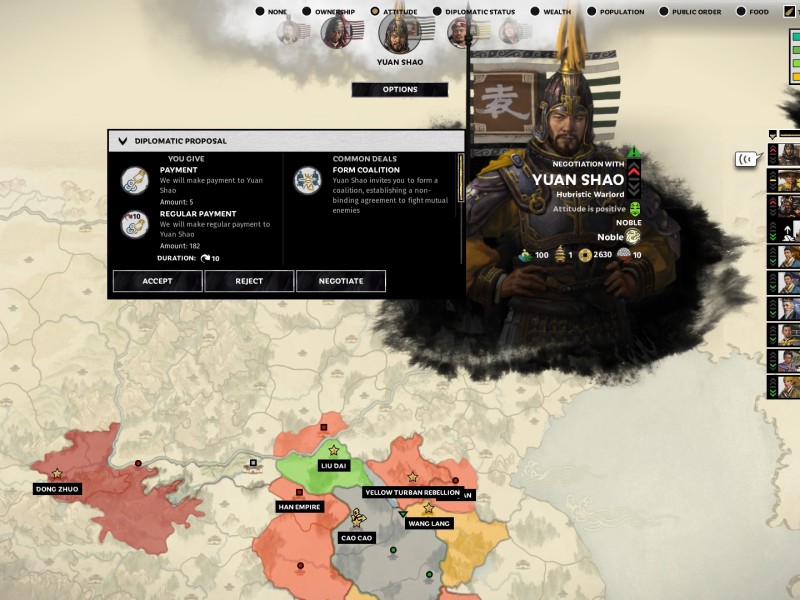Select the Liu Dai faction label

click(x=332, y=465)
